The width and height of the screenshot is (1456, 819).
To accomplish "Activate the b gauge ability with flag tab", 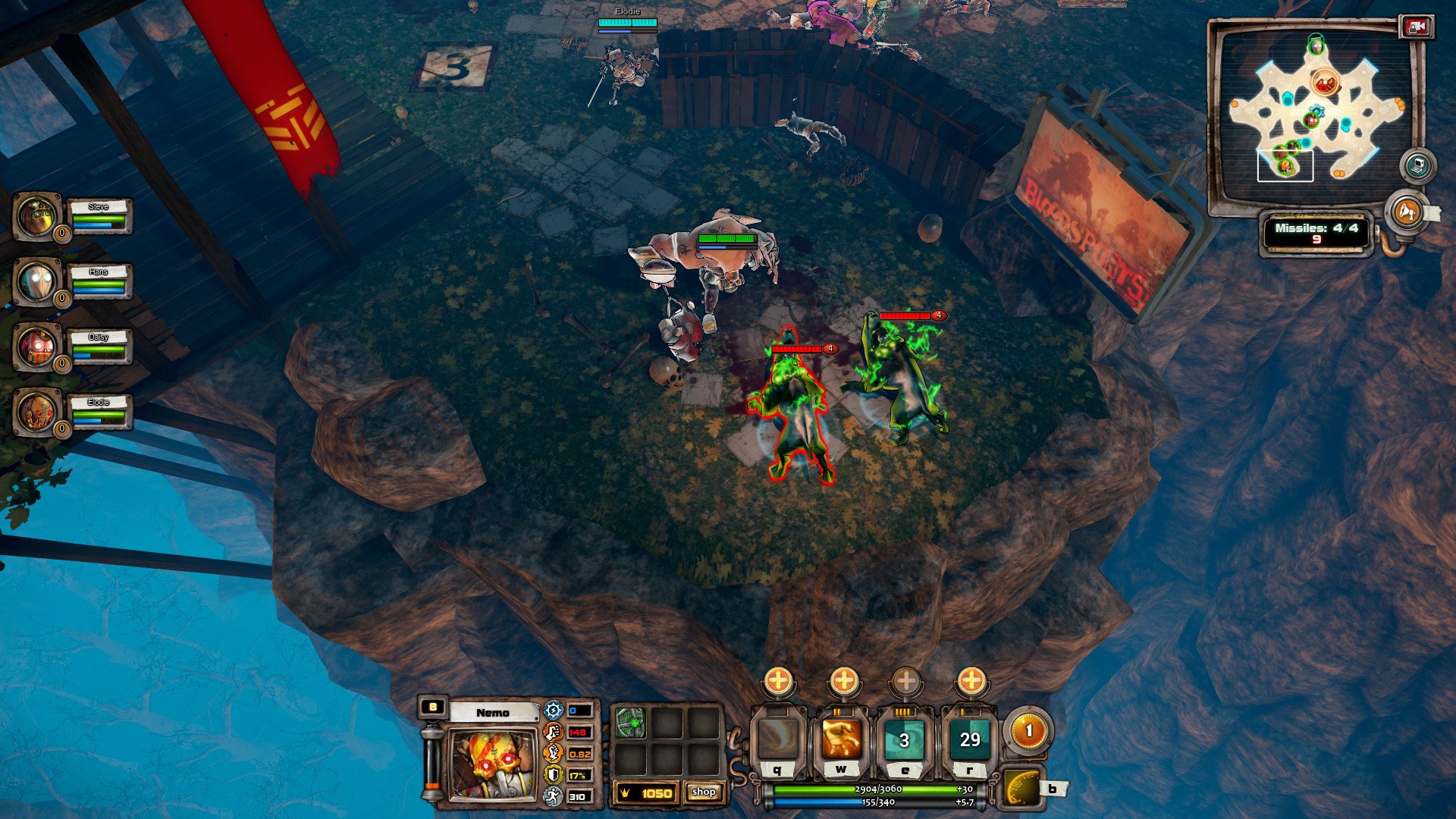I will pos(1022,789).
